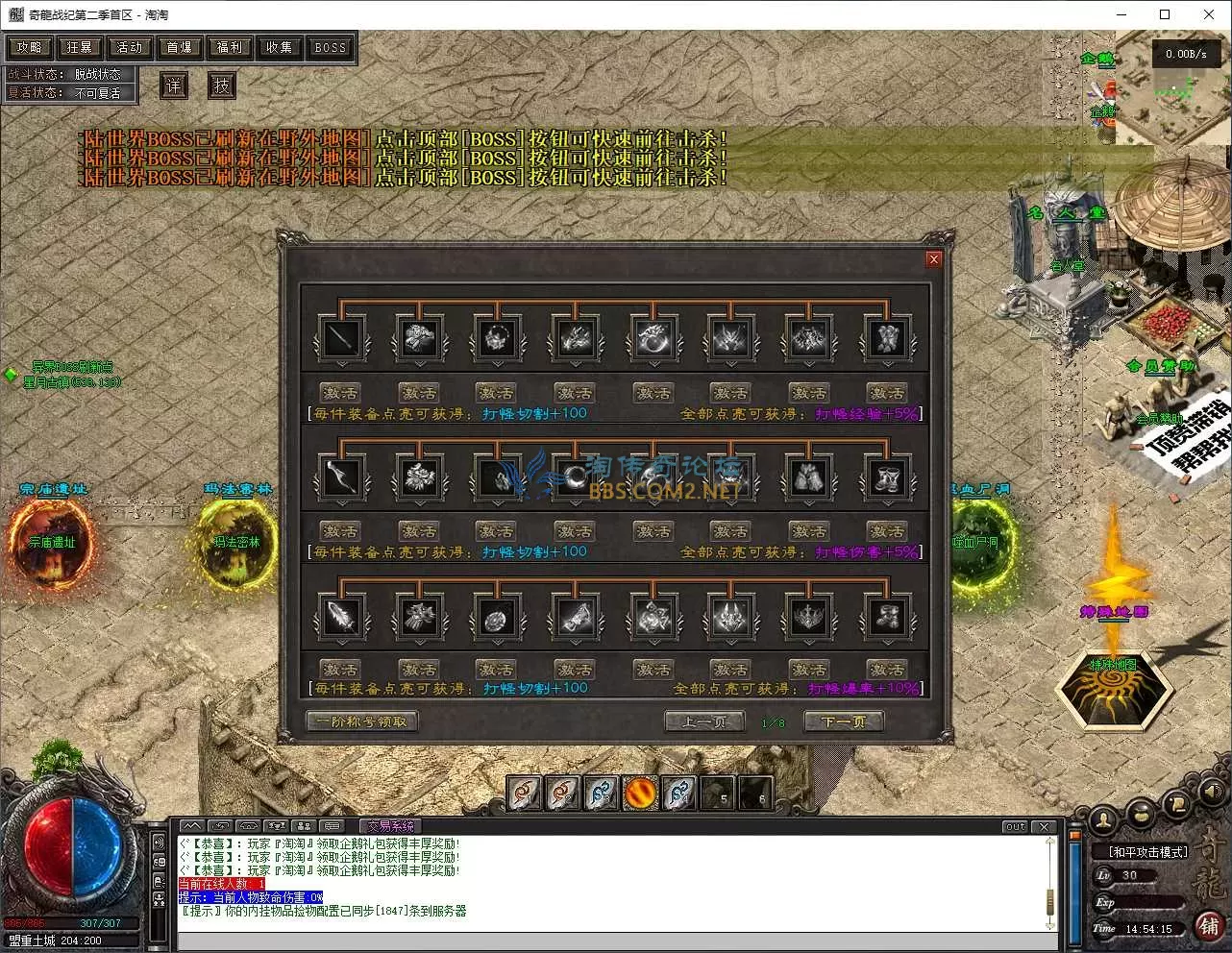
Task: Claim the 一阶称号领取 title reward
Action: (361, 721)
